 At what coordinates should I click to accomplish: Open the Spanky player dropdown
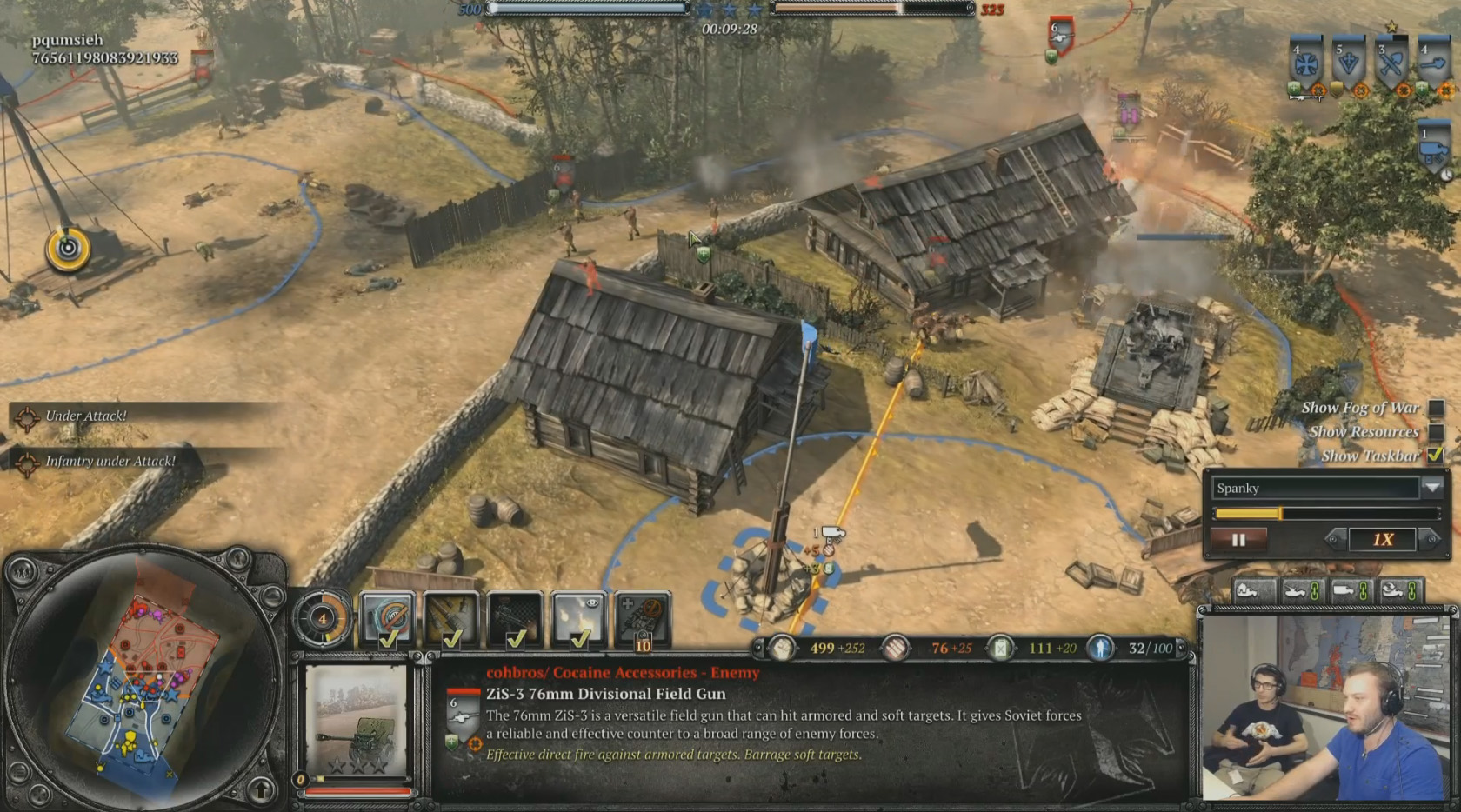tap(1431, 488)
